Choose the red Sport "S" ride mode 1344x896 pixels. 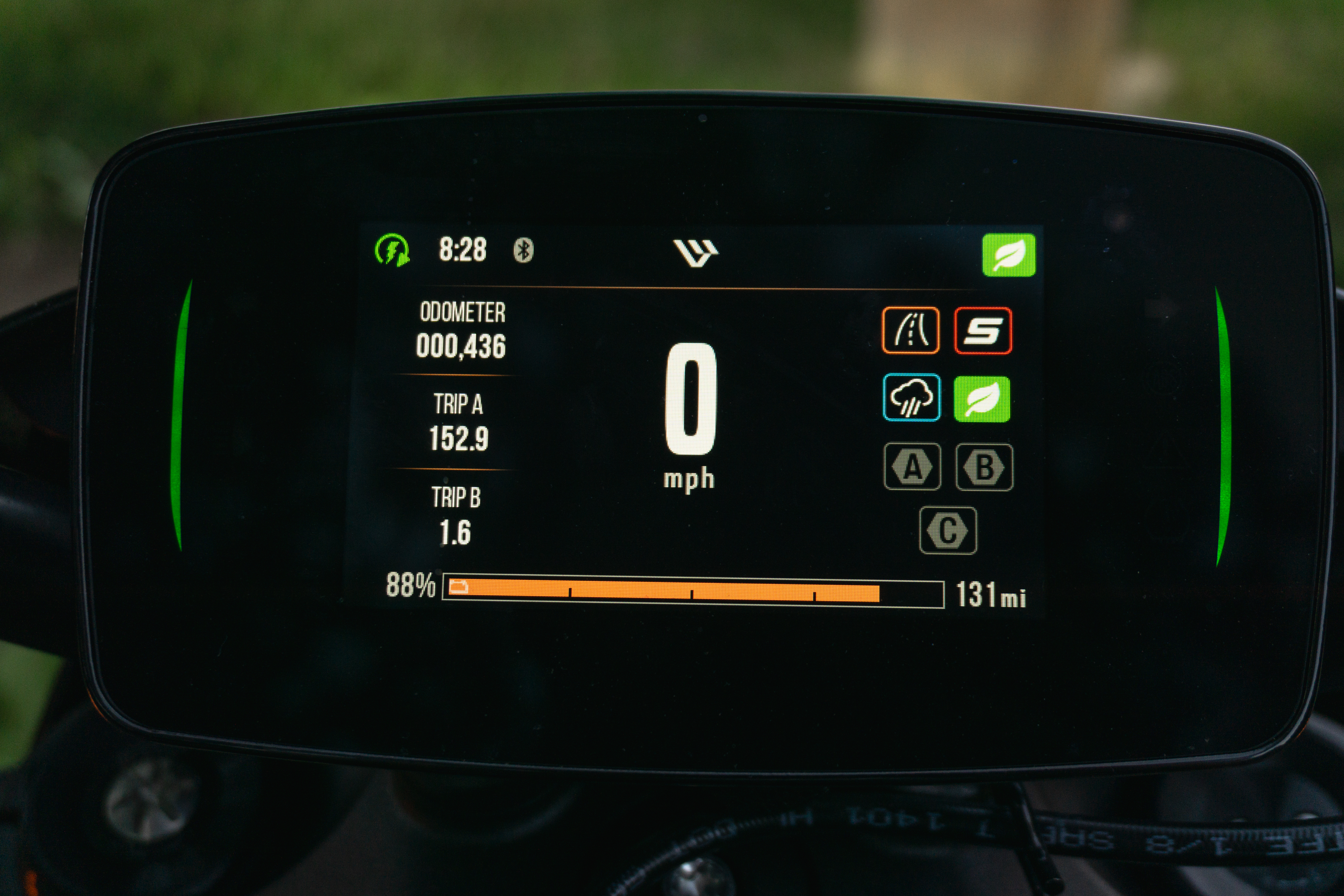[x=982, y=331]
